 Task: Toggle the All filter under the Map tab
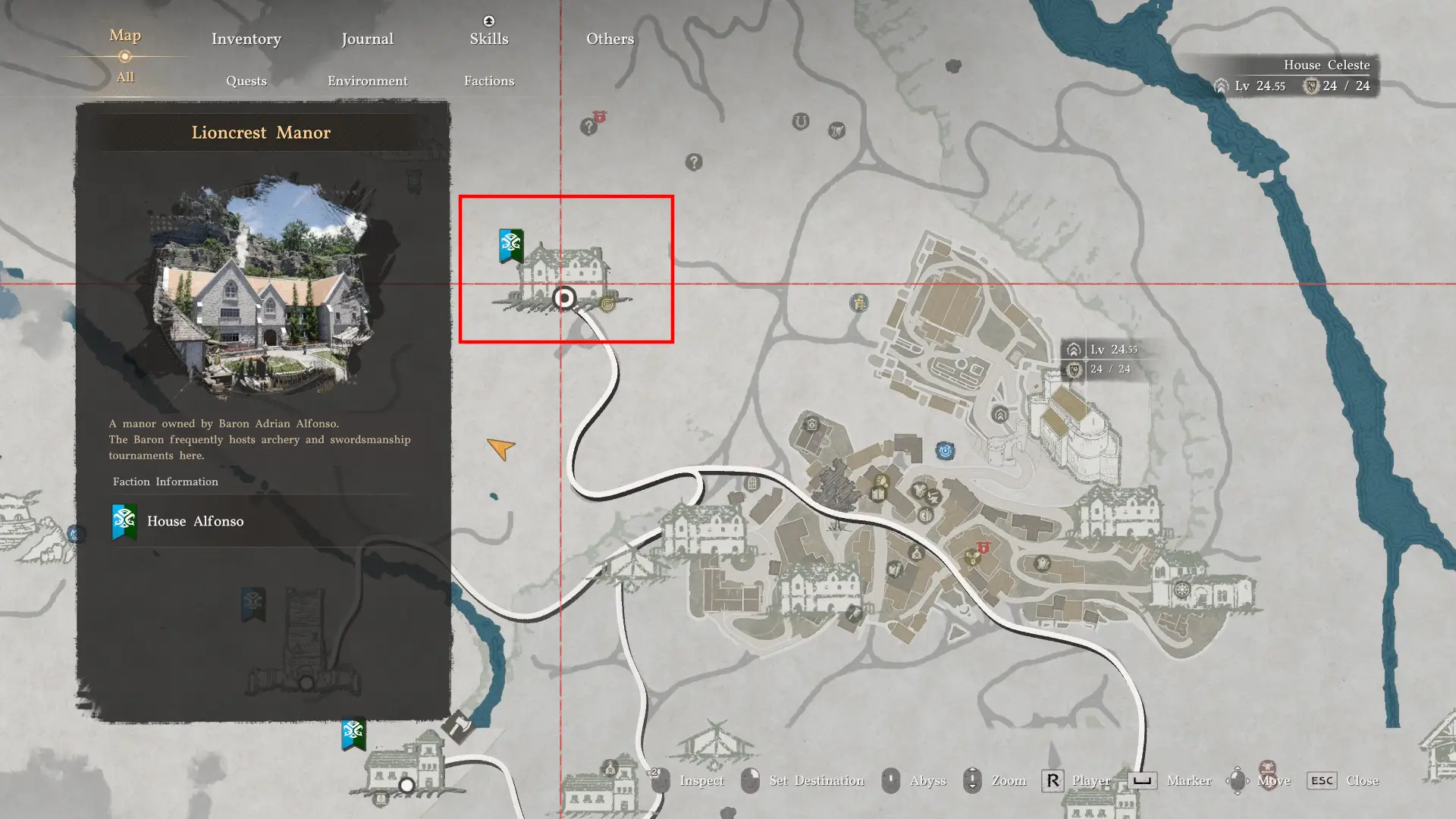tap(124, 77)
